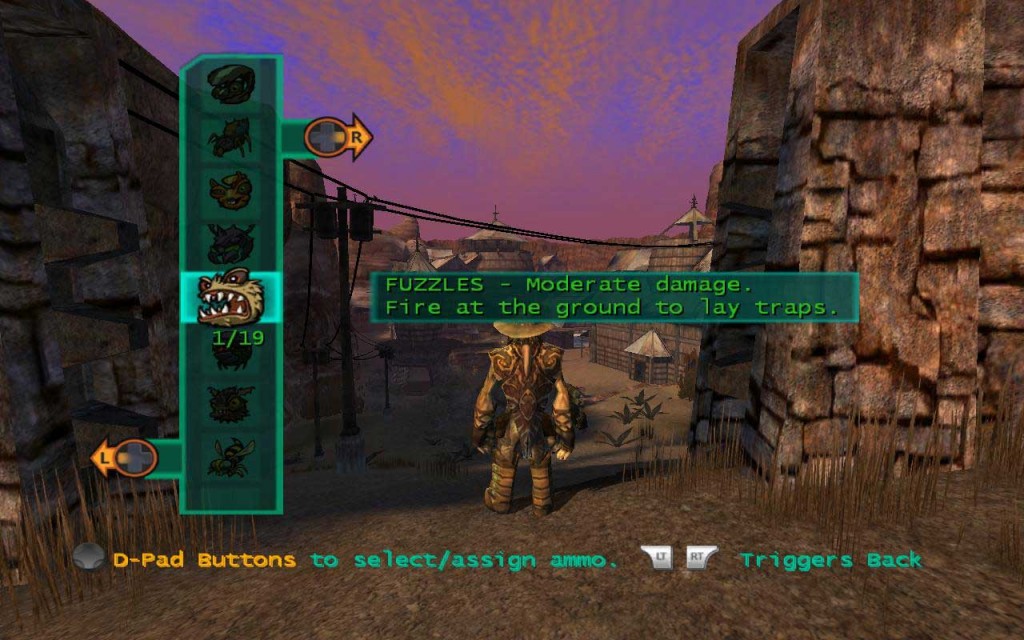Select the bat-faced Boombat ammo icon

[230, 403]
